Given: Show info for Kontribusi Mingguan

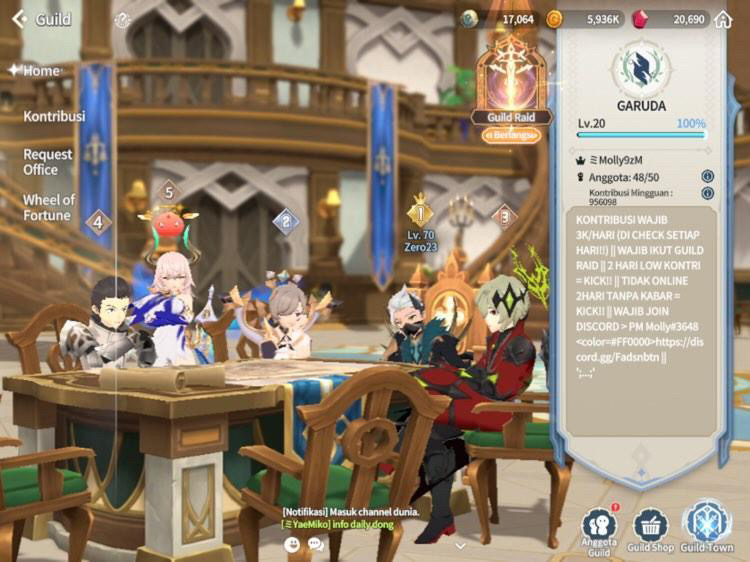Looking at the screenshot, I should (x=707, y=196).
